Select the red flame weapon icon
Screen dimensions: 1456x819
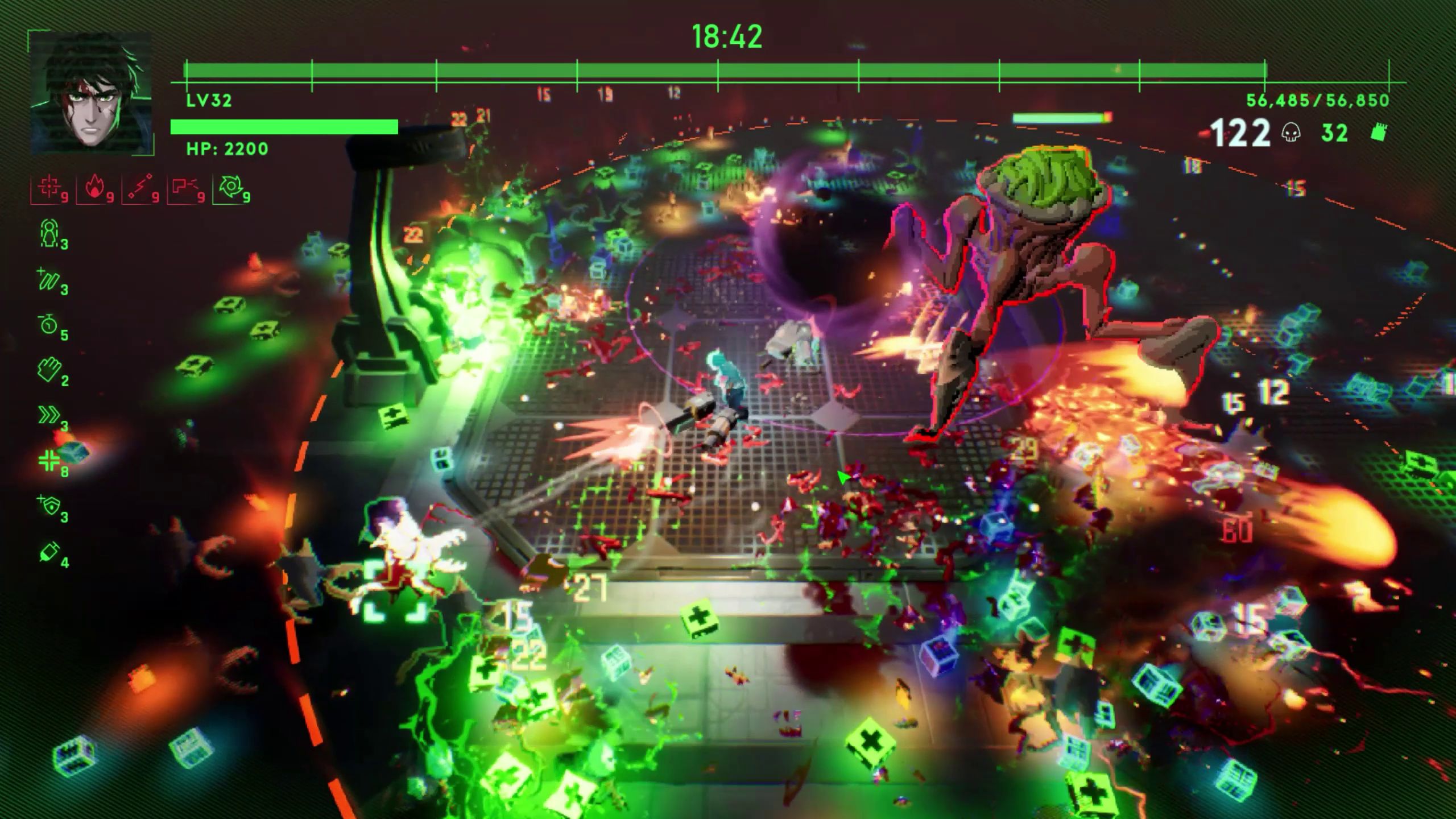tap(94, 188)
